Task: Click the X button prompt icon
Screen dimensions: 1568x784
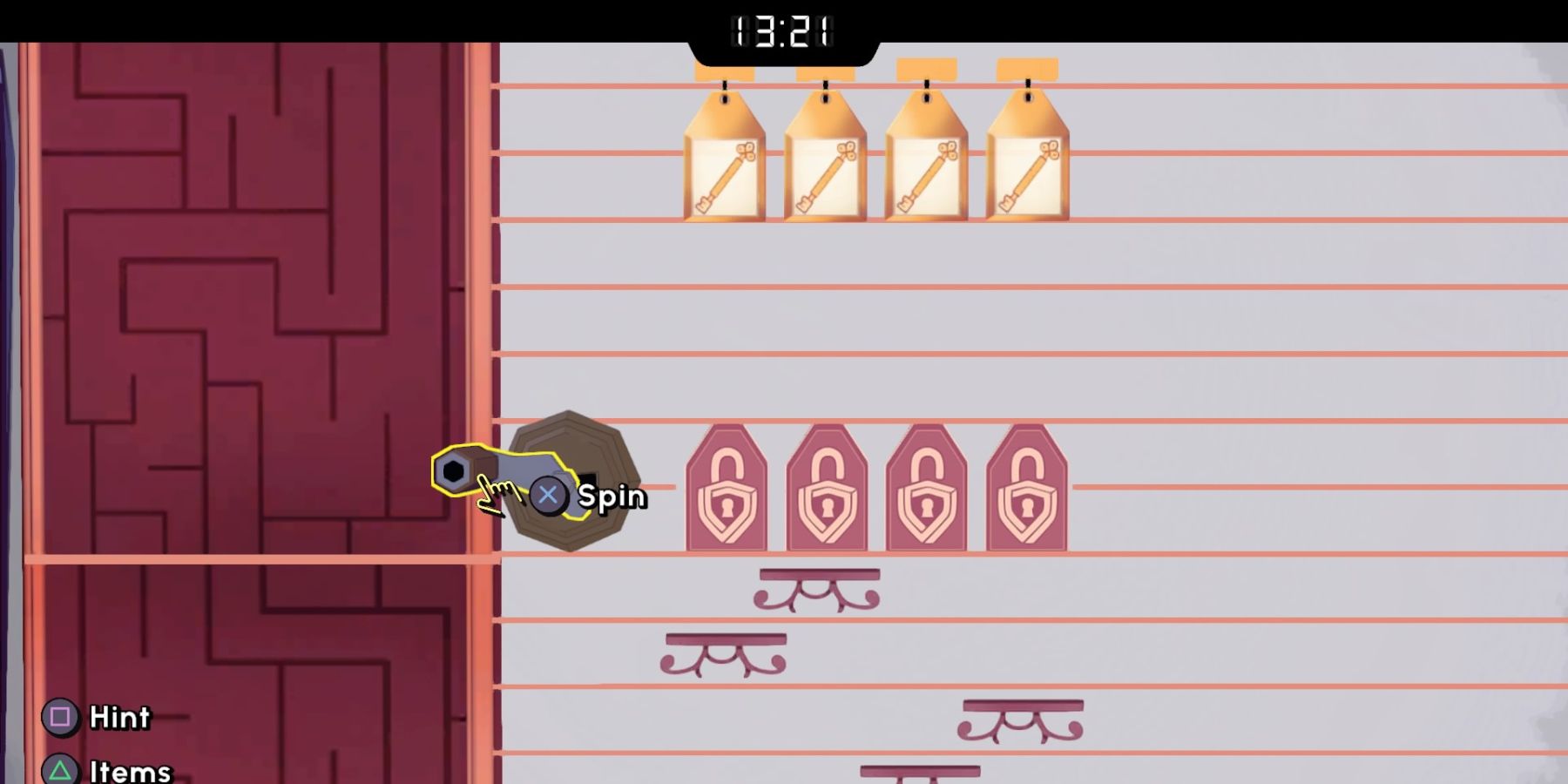Action: tap(549, 496)
